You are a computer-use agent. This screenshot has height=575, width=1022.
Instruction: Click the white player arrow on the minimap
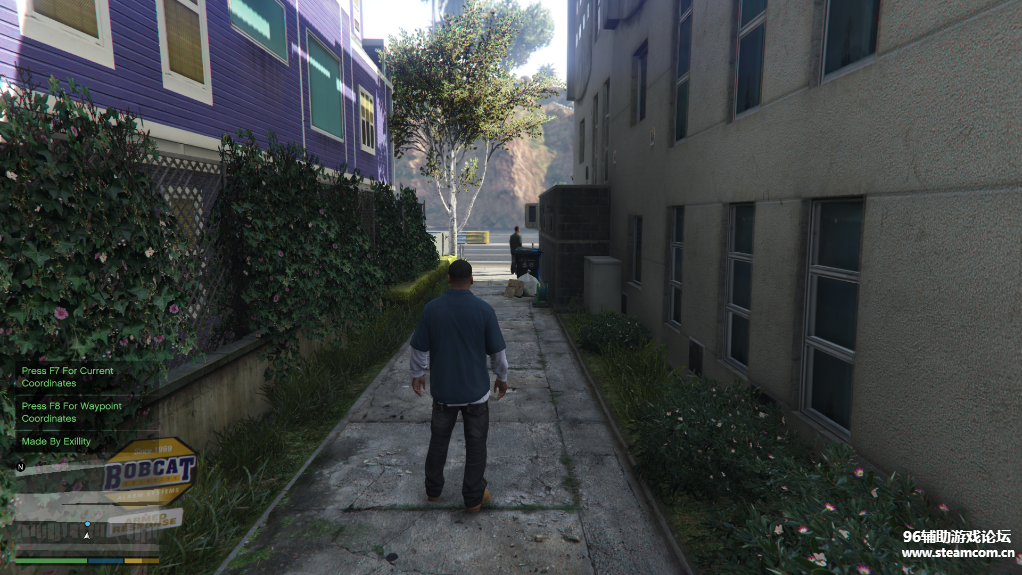[x=87, y=535]
